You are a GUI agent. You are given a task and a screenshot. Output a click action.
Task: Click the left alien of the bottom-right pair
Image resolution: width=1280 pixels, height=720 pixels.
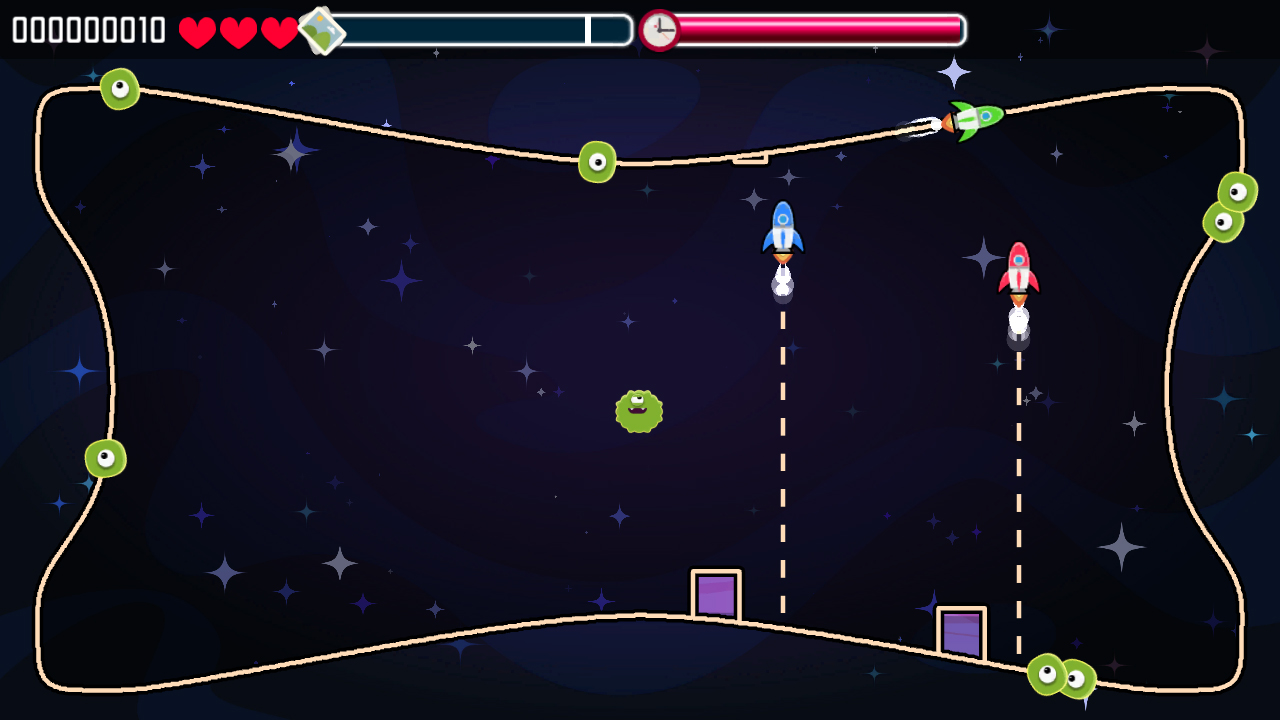pyautogui.click(x=1049, y=673)
